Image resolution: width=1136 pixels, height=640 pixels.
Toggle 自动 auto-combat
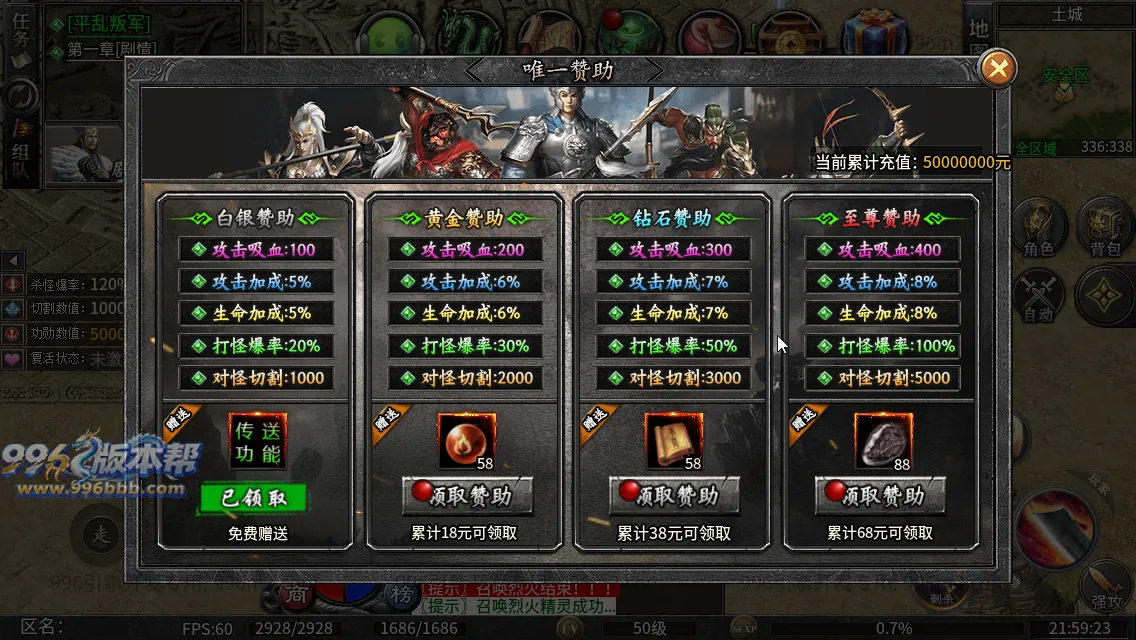(1037, 297)
